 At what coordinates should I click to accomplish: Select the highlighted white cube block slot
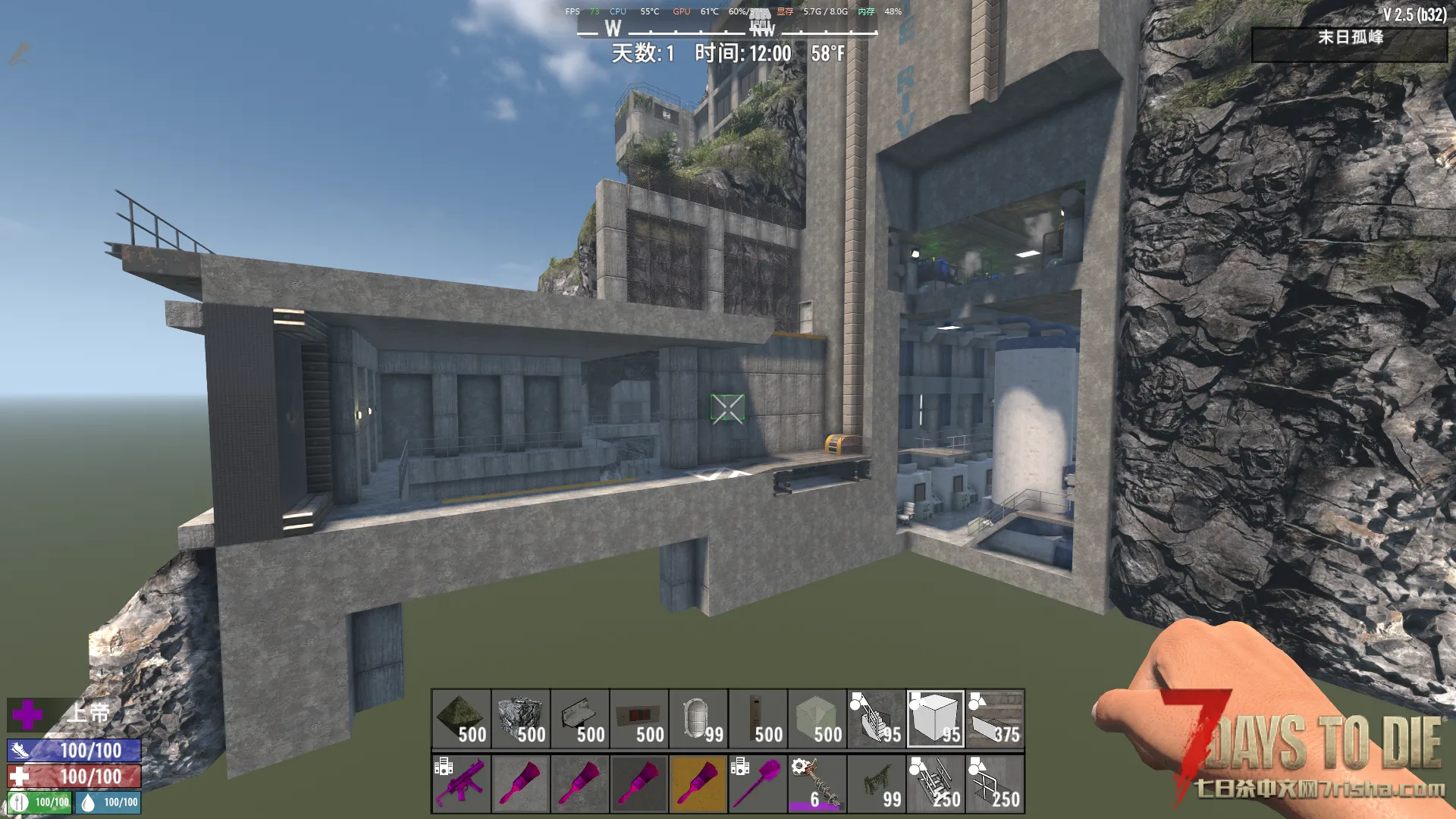click(935, 718)
